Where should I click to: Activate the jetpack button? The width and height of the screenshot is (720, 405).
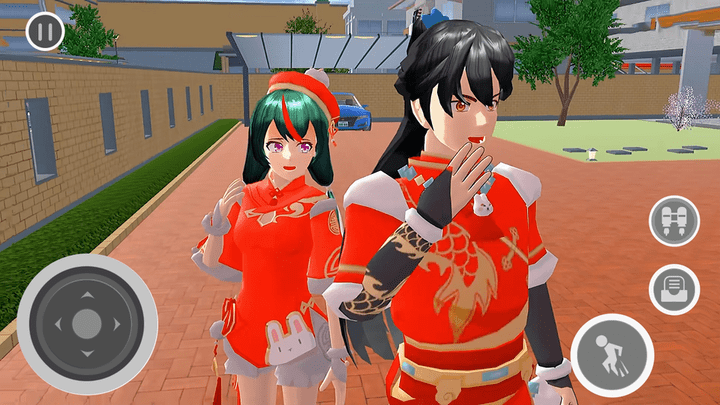[674, 221]
